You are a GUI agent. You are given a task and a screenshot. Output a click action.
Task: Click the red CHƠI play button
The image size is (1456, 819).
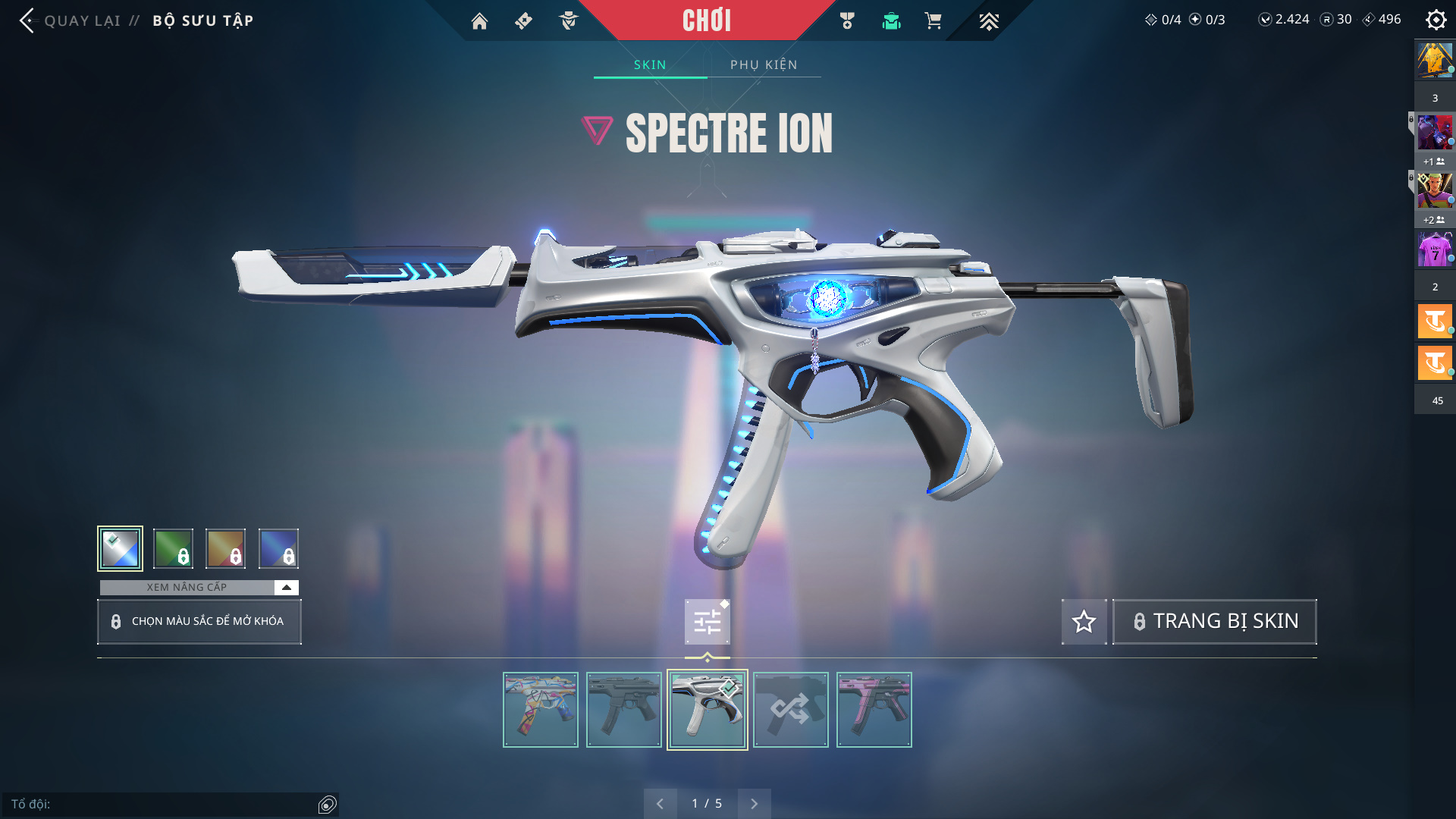pyautogui.click(x=706, y=20)
